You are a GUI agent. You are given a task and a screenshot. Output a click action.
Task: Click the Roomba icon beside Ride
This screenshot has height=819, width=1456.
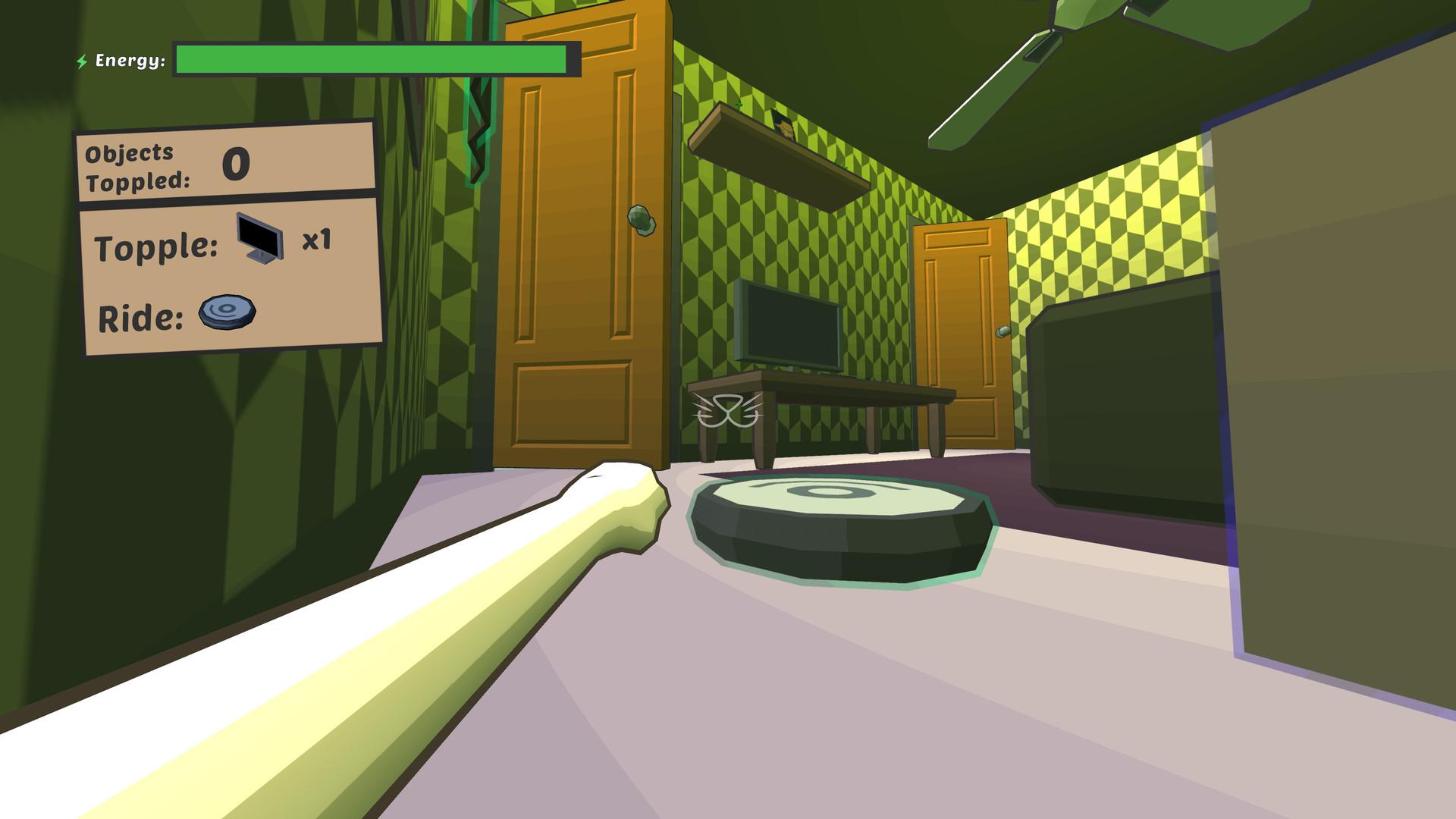(226, 312)
